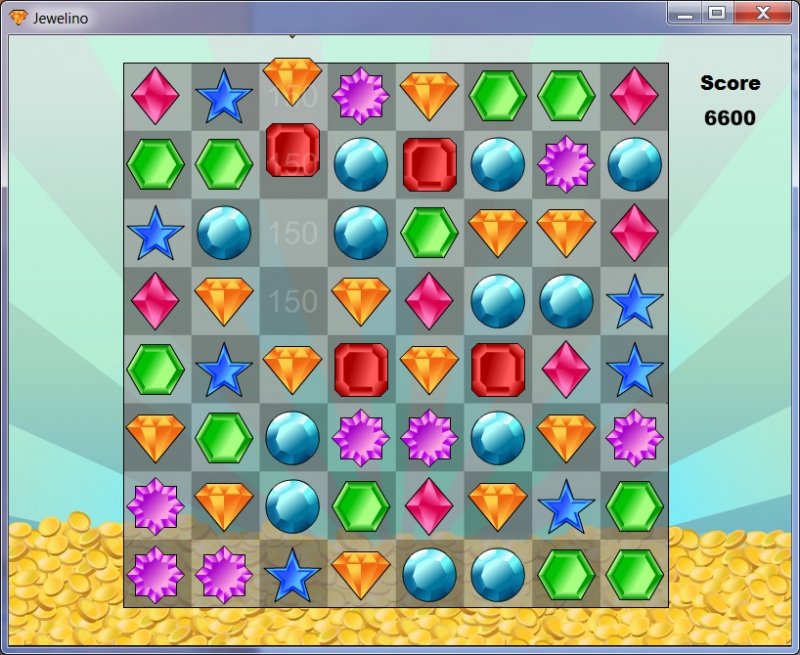Select the red gem between two blue spheres
800x655 pixels.
[x=430, y=164]
